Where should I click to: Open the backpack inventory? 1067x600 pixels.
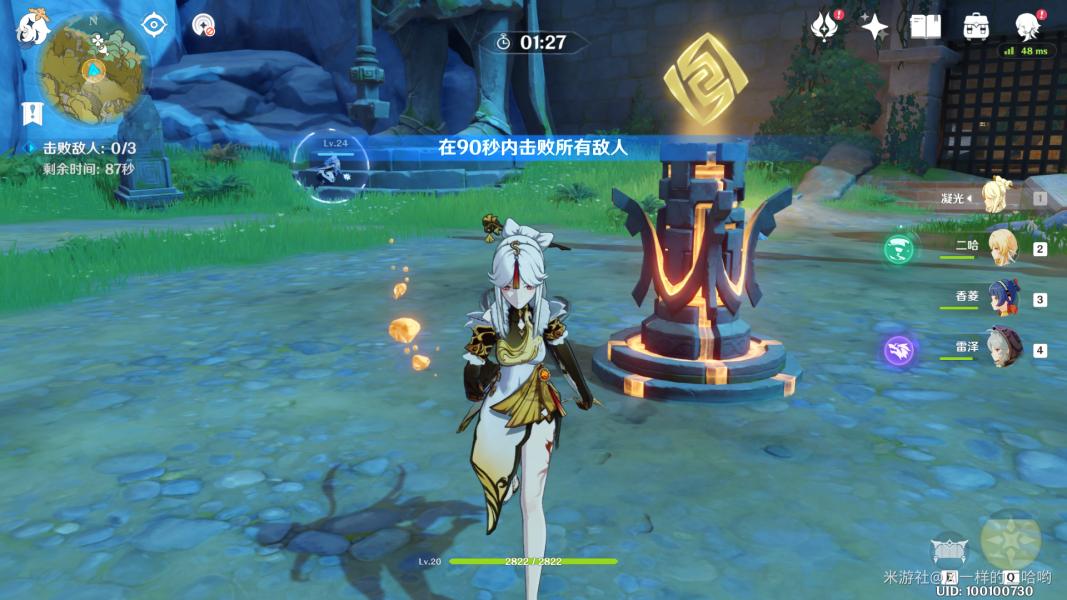click(x=976, y=27)
